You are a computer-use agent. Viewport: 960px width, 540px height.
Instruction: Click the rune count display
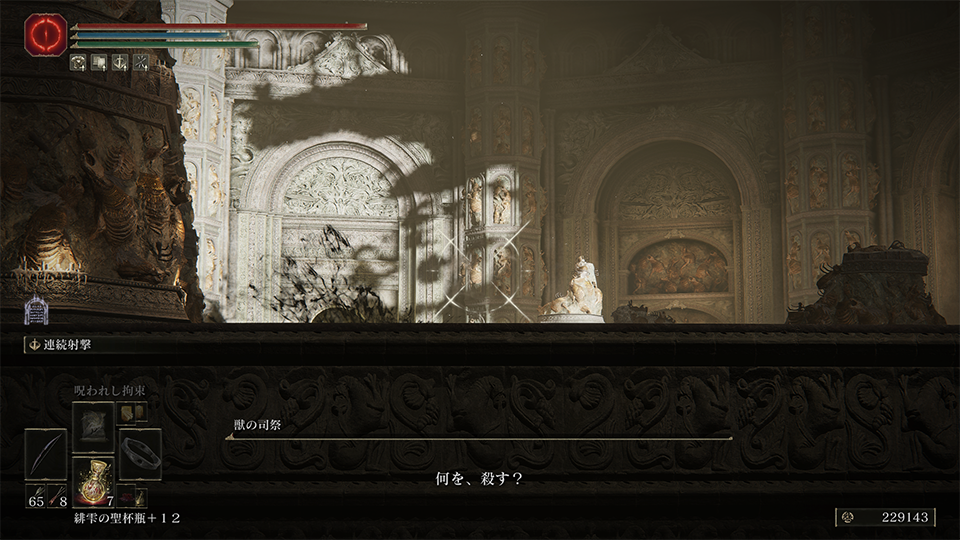pos(885,517)
